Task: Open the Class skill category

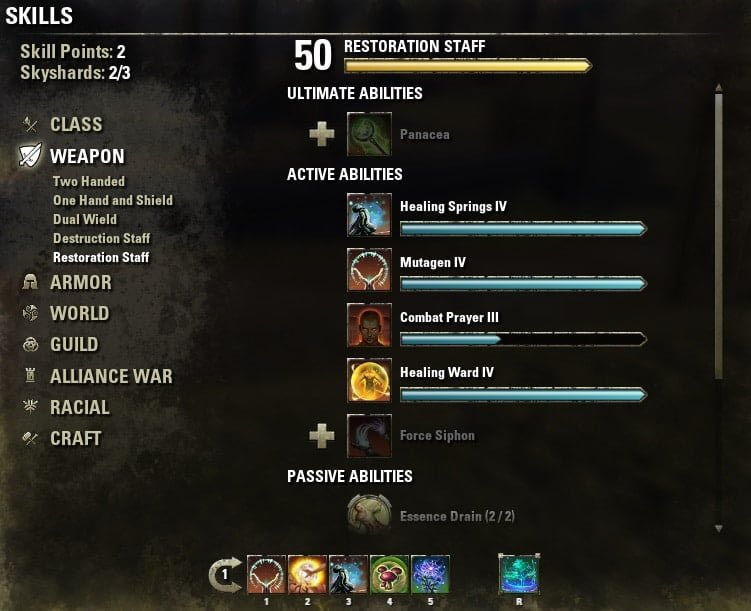Action: pos(76,125)
